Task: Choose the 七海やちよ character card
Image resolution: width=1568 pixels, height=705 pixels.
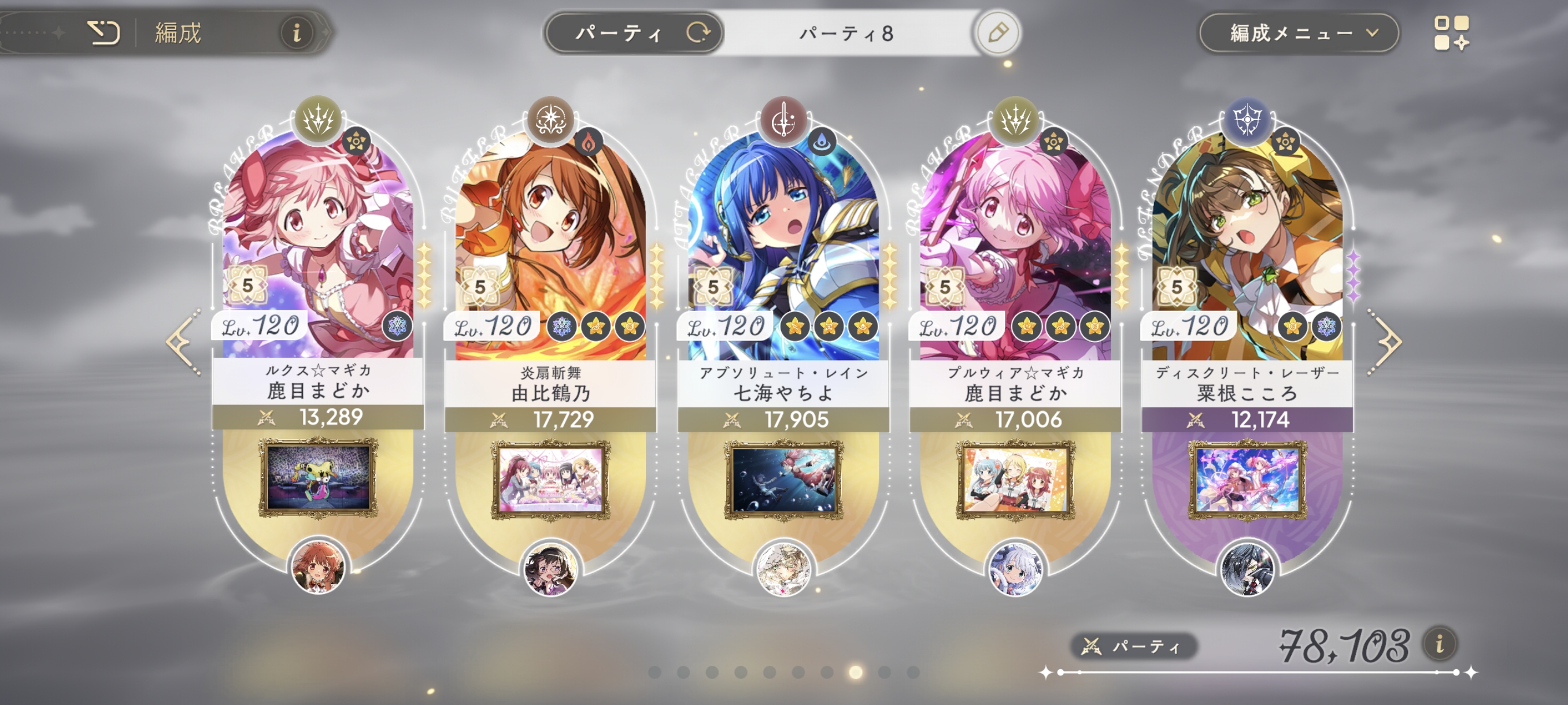Action: [783, 243]
